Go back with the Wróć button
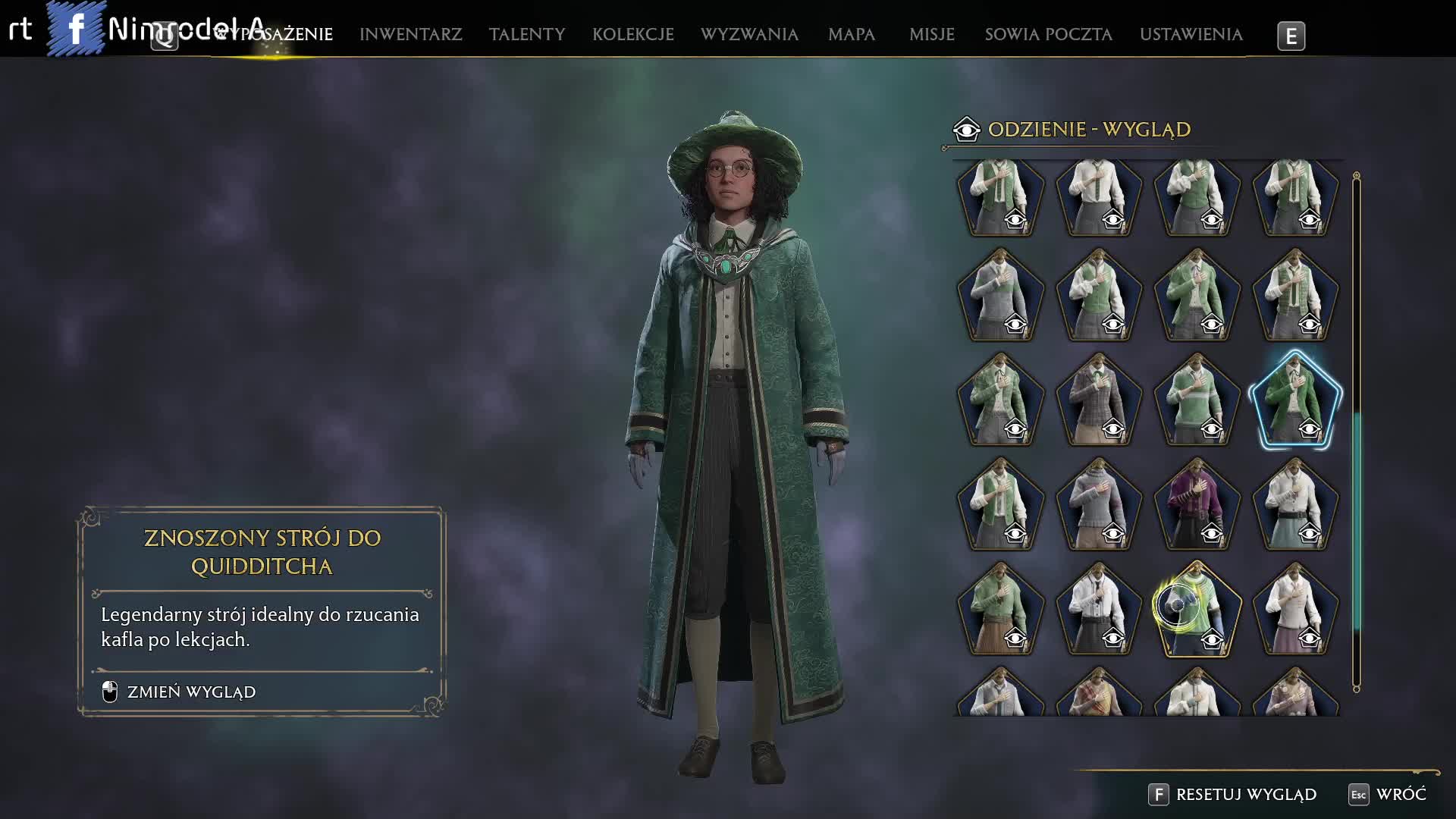 tap(1400, 794)
